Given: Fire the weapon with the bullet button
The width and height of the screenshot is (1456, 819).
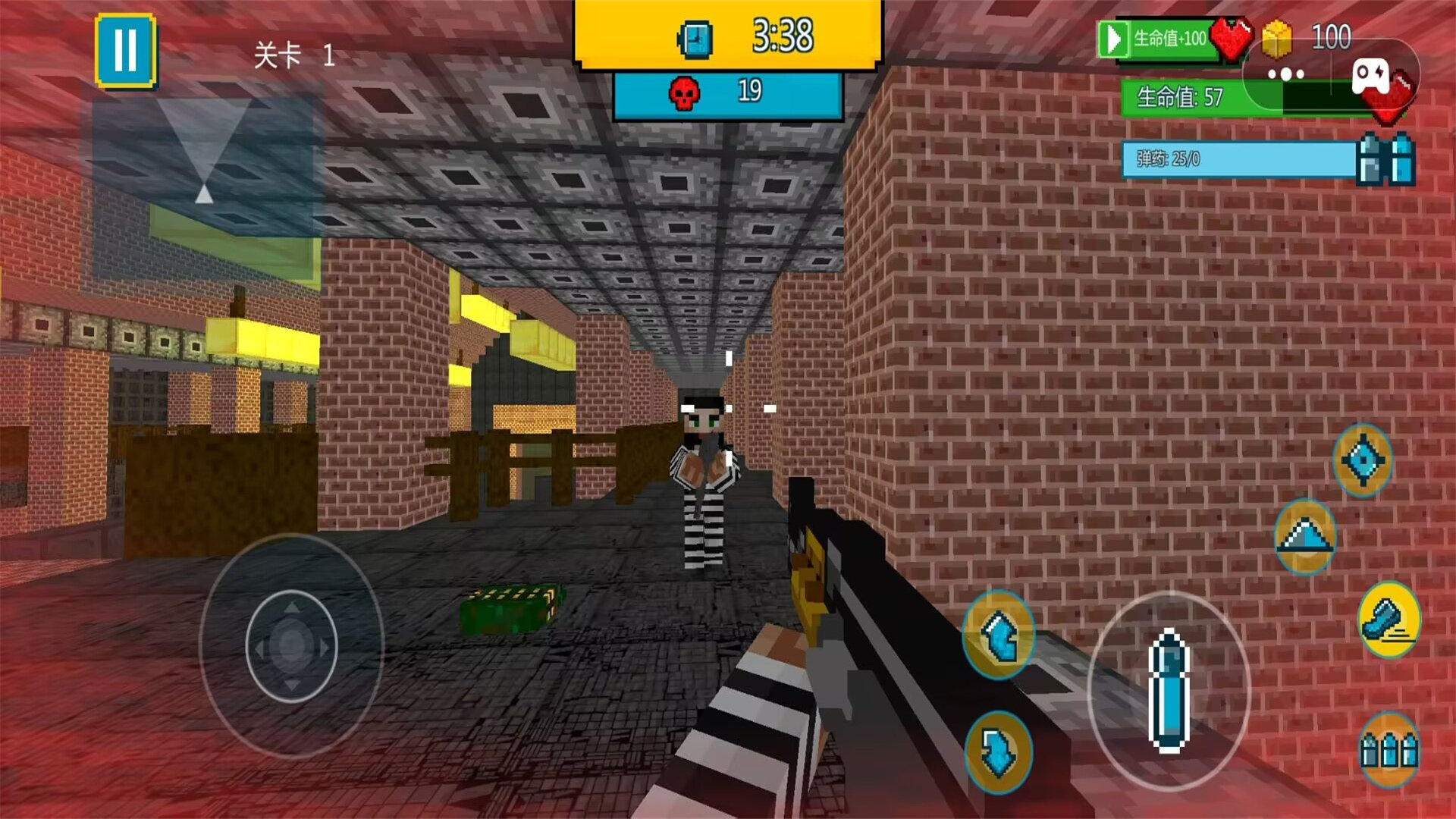Looking at the screenshot, I should tap(1169, 690).
